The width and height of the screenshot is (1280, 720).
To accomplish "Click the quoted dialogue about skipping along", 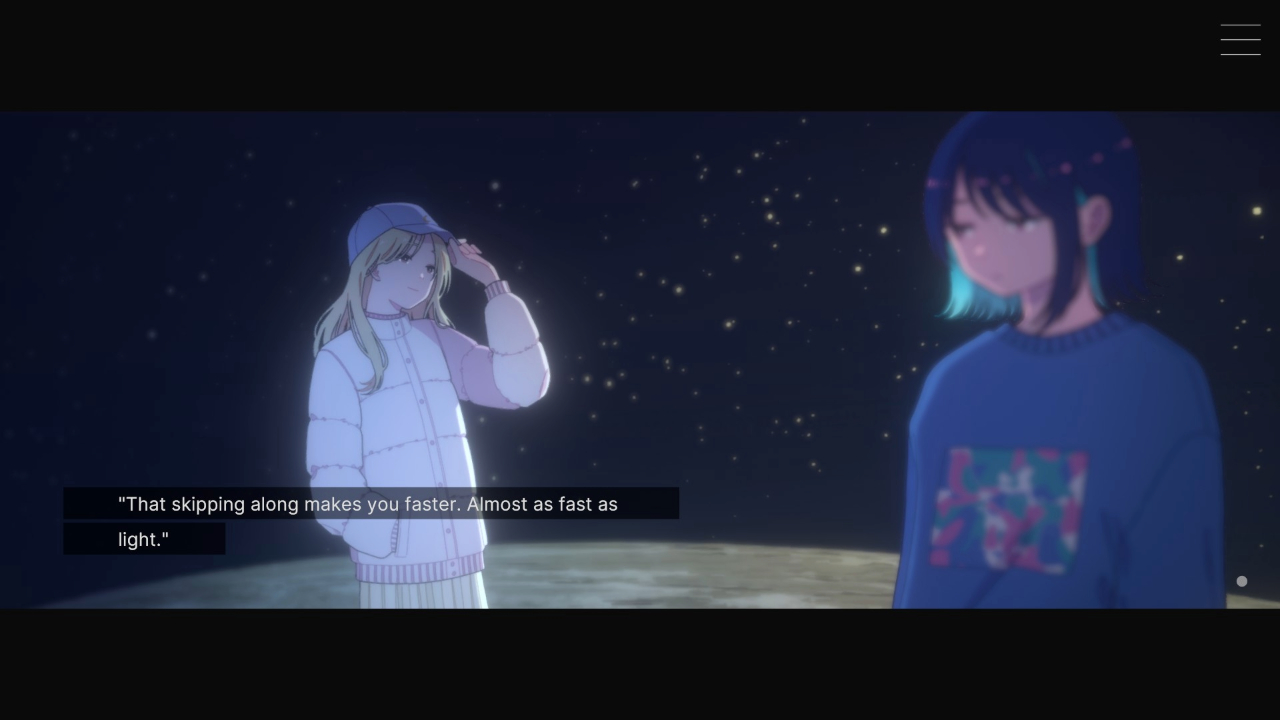I will [x=370, y=504].
